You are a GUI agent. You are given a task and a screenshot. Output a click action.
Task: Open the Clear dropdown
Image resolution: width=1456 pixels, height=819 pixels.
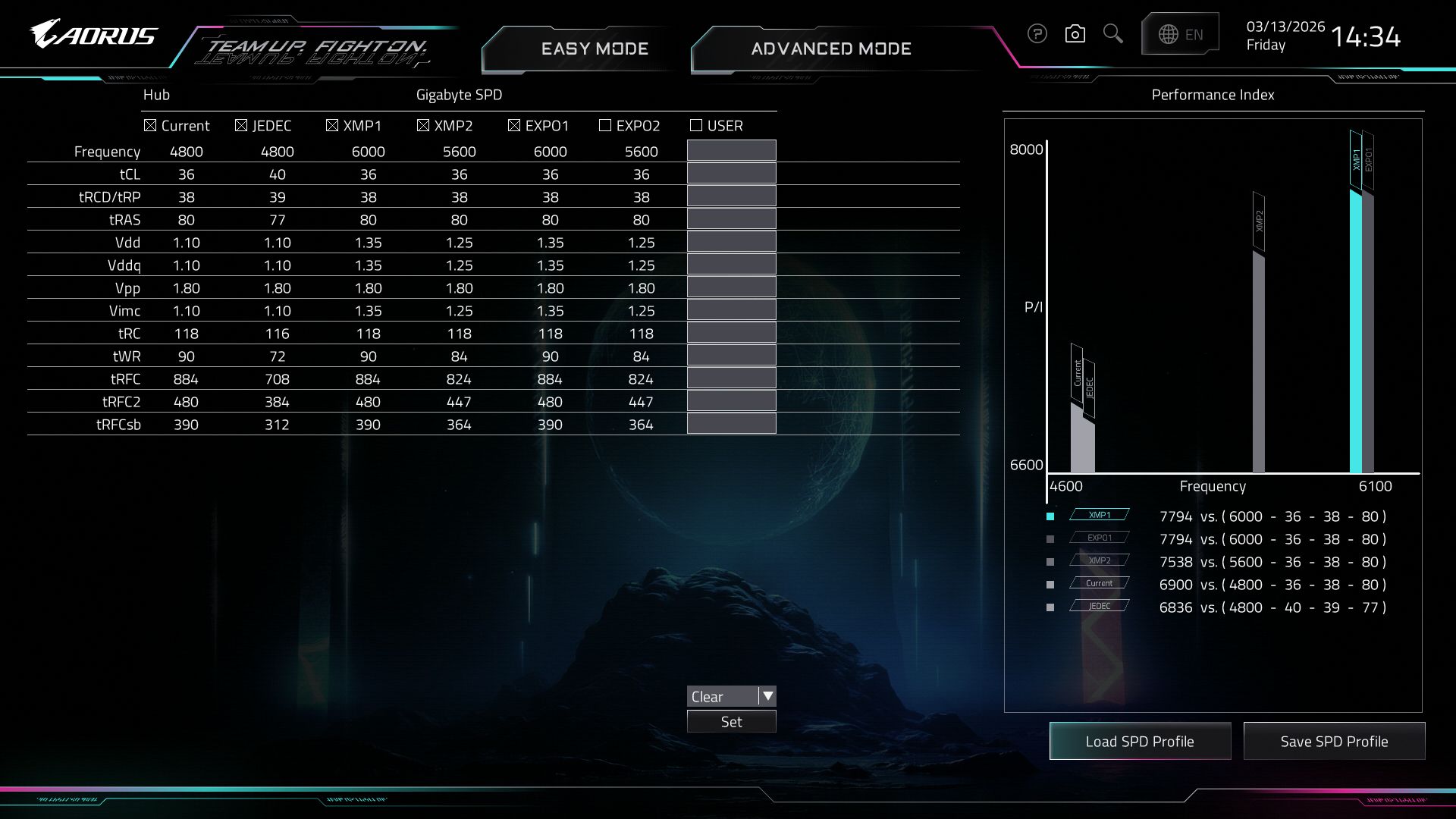(x=767, y=696)
